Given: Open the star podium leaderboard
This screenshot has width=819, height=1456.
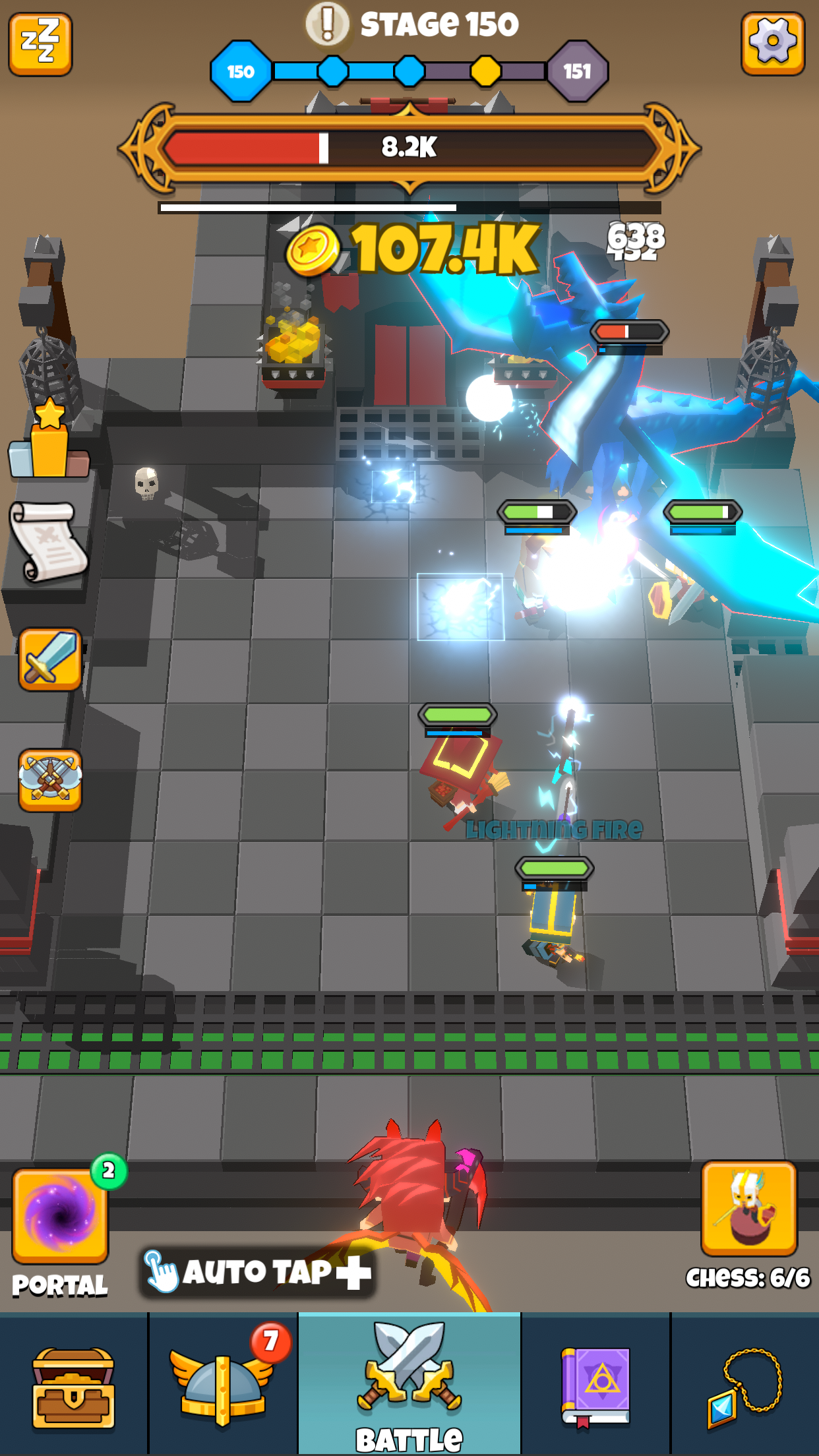Looking at the screenshot, I should [x=48, y=440].
